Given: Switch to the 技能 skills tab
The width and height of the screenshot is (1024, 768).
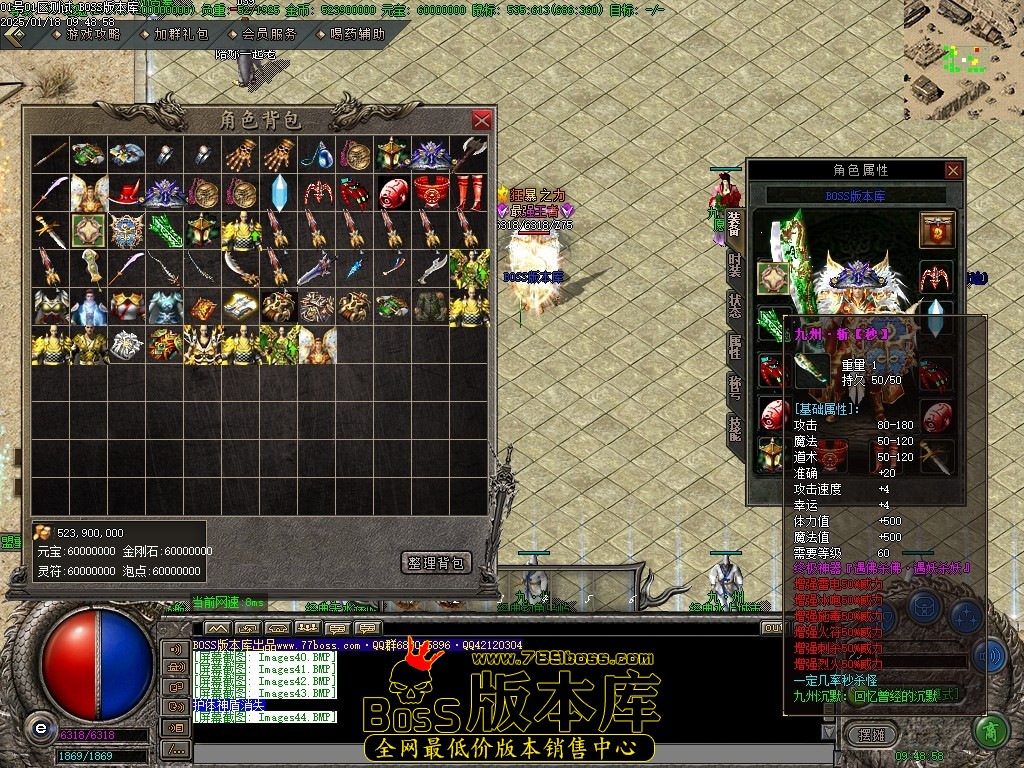Looking at the screenshot, I should [x=734, y=428].
